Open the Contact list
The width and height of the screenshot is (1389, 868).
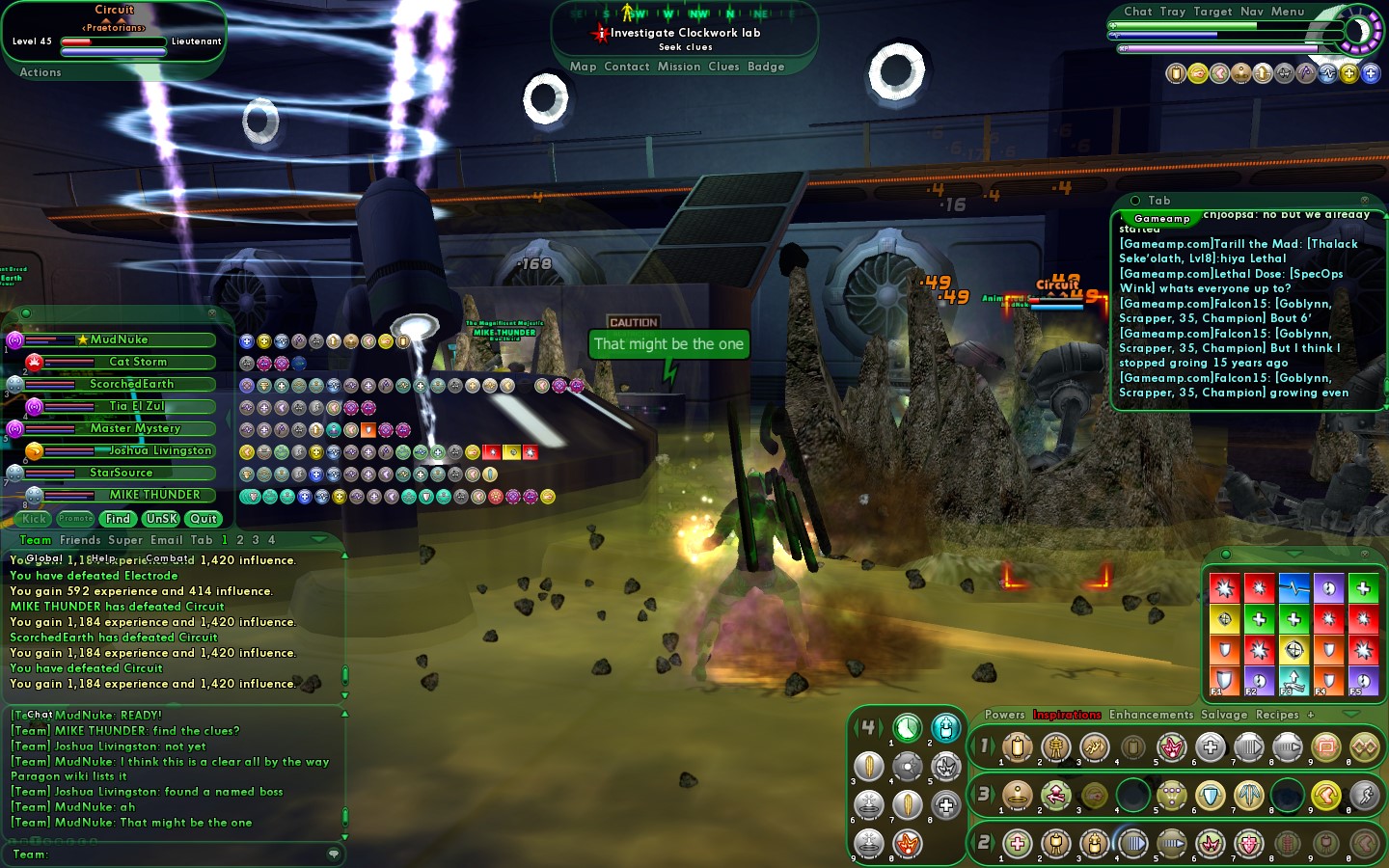tap(626, 67)
